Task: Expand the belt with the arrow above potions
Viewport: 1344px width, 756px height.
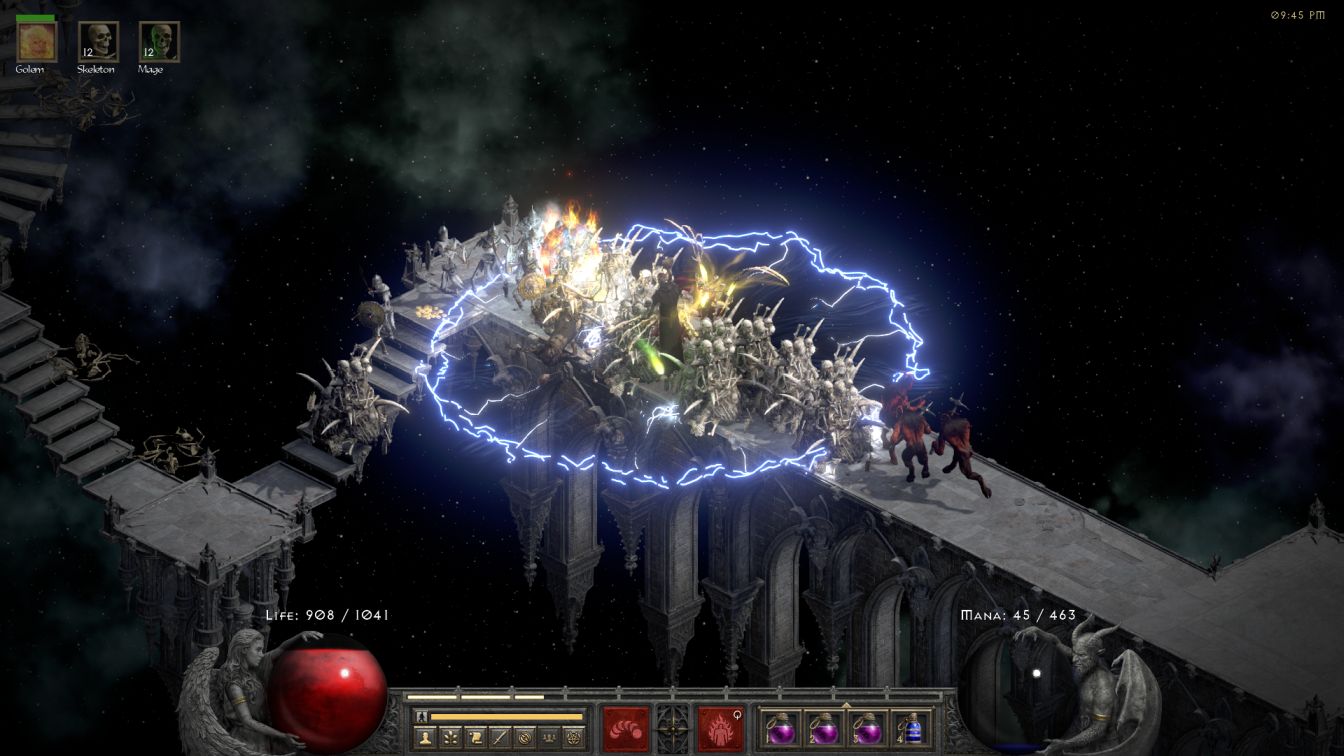Action: pos(846,705)
